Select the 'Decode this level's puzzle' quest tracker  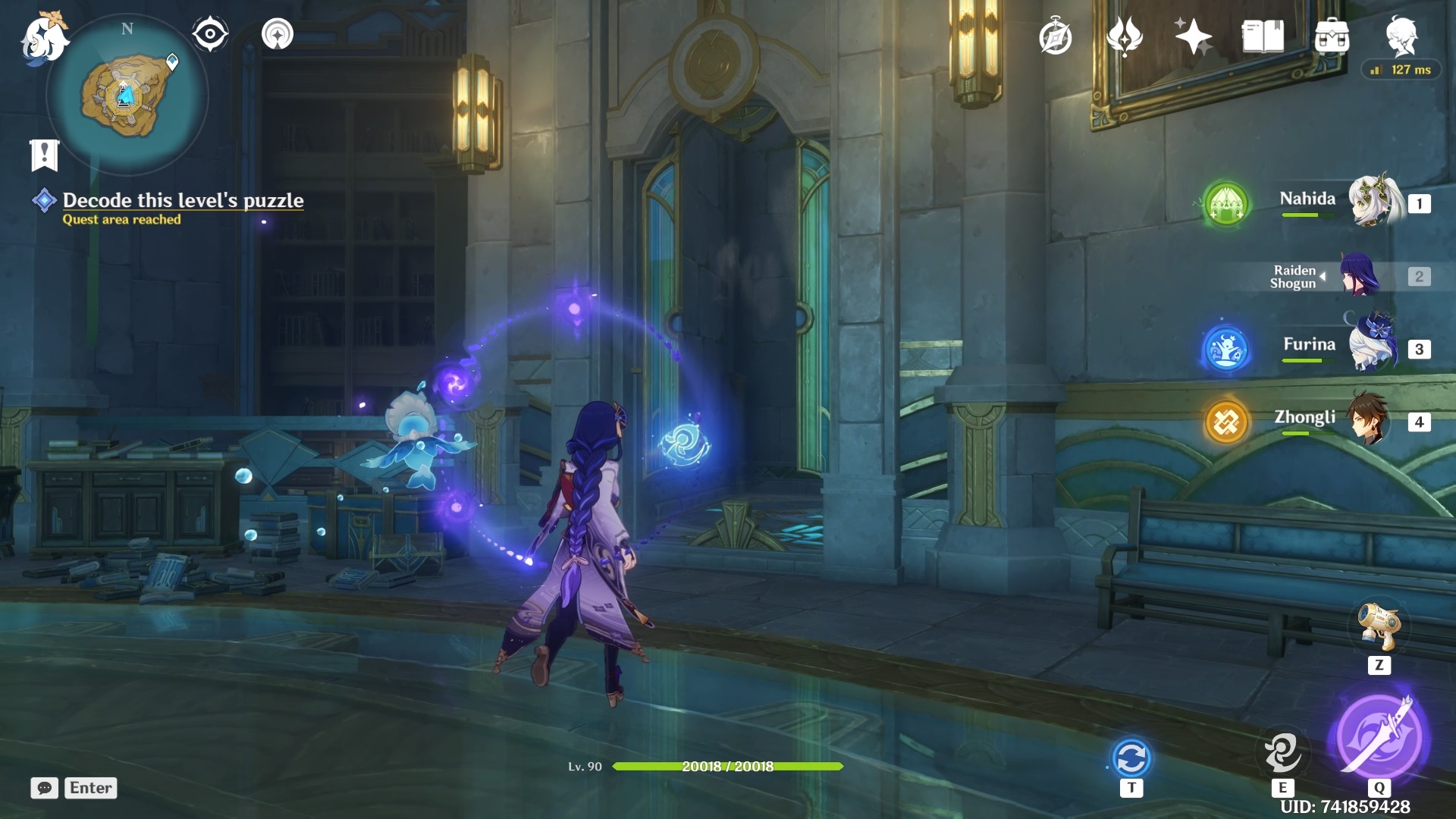[183, 200]
